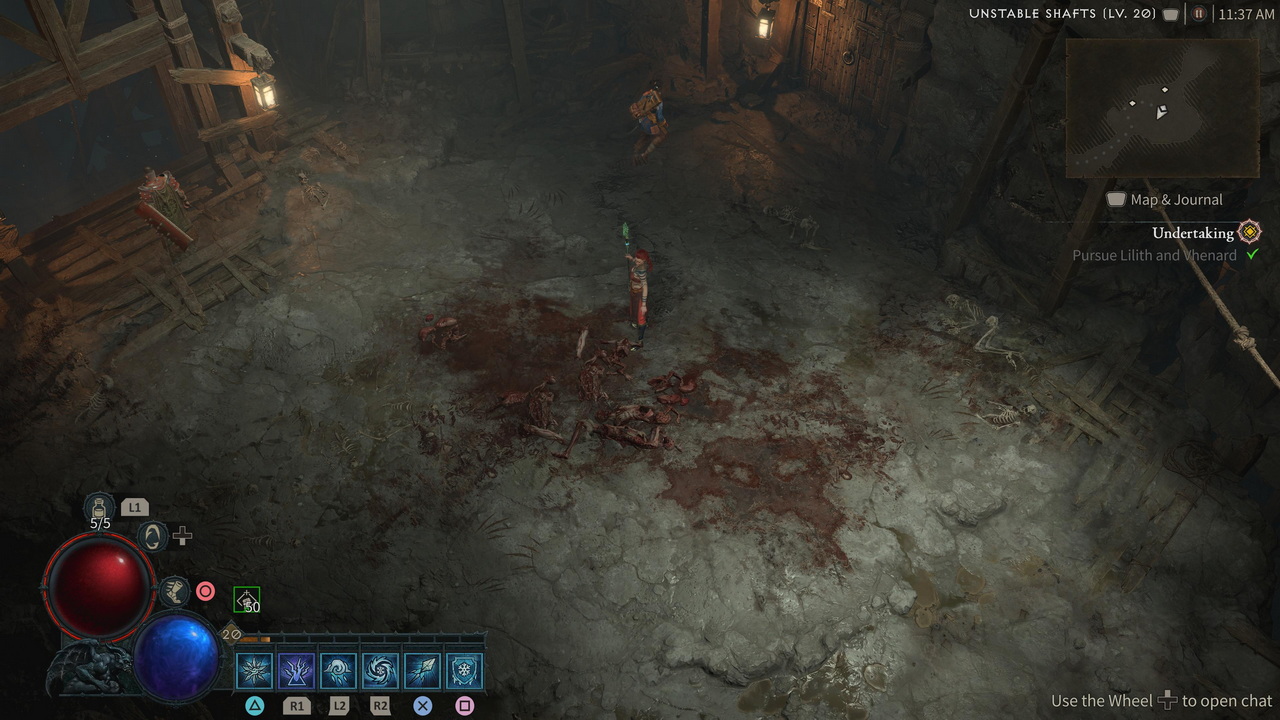The image size is (1280, 720).
Task: Activate the boot evade ability icon
Action: pyautogui.click(x=174, y=591)
